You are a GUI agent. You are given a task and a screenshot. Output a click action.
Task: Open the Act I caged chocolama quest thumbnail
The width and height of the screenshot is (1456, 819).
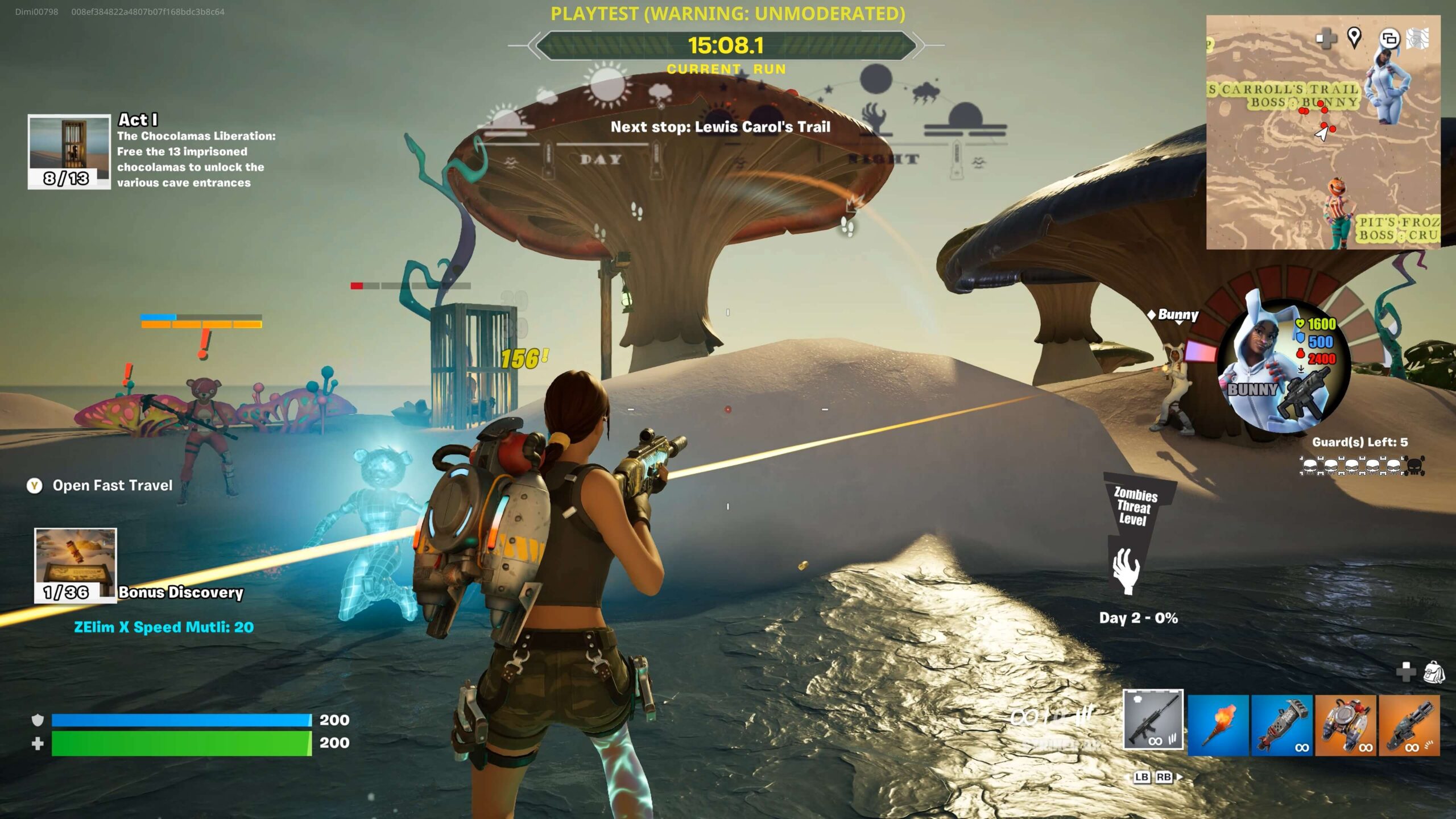pyautogui.click(x=69, y=151)
